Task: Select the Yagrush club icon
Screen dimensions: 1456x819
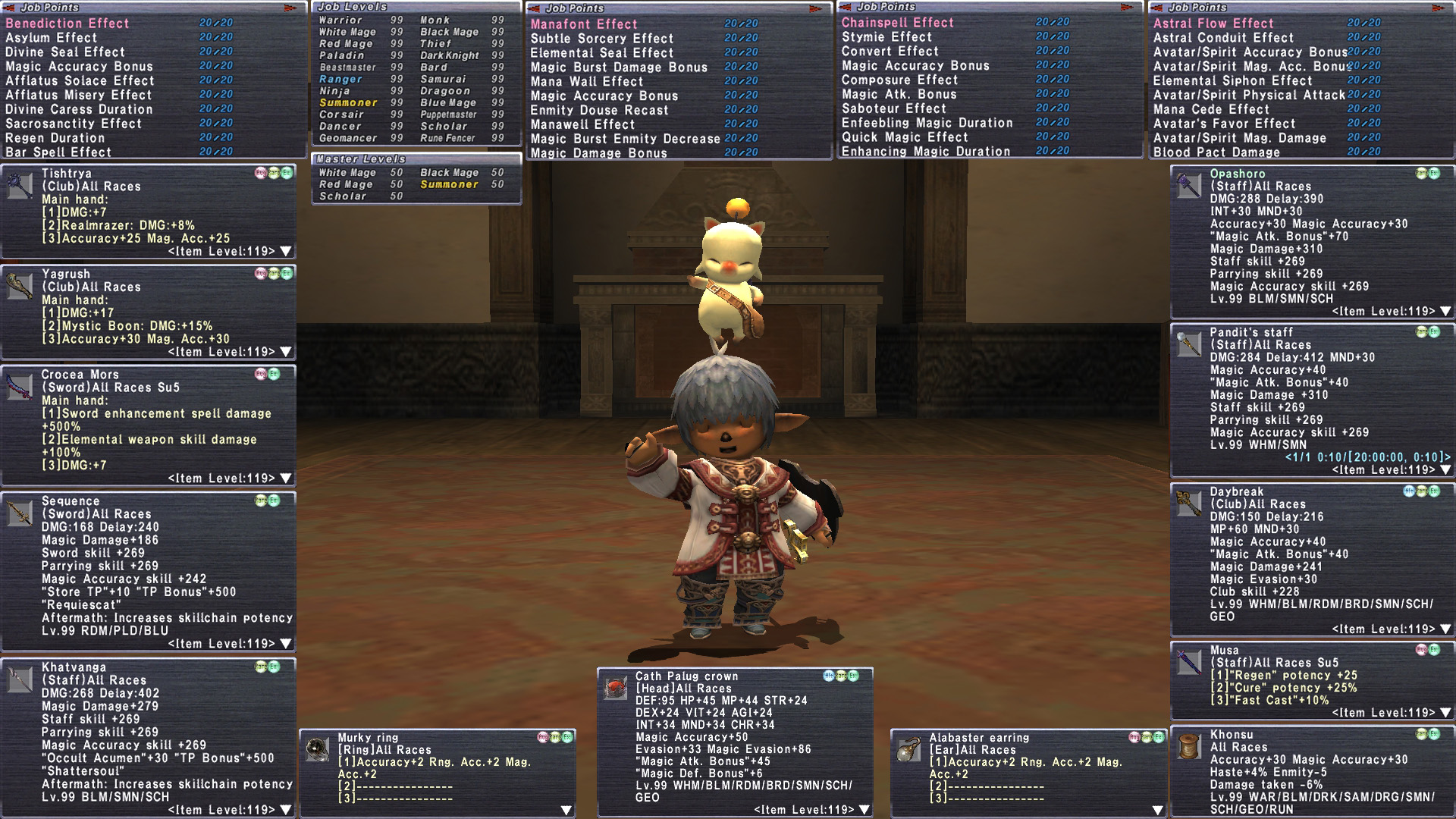Action: click(20, 286)
